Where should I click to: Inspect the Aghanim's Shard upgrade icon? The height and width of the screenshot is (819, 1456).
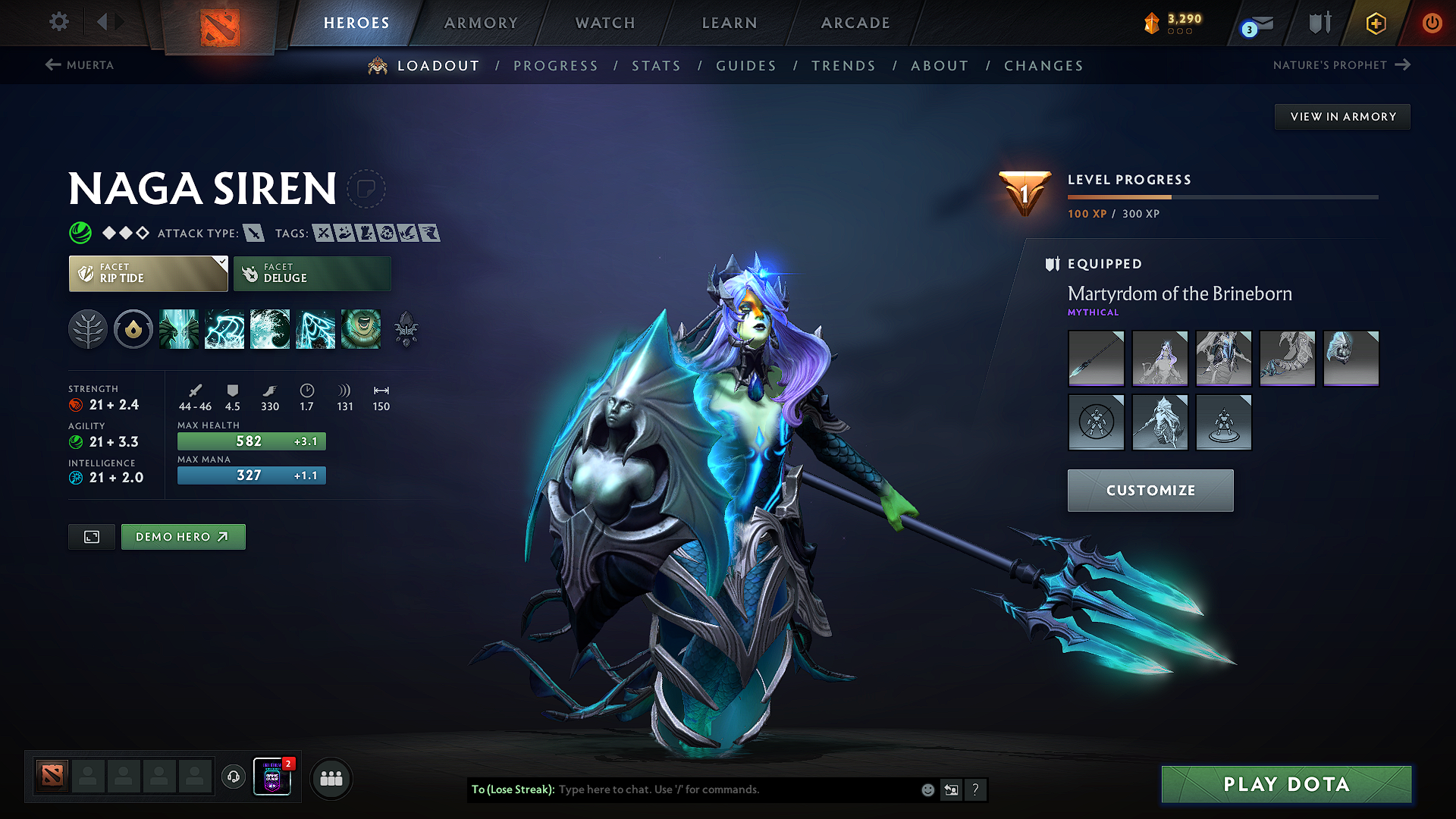pos(407,329)
